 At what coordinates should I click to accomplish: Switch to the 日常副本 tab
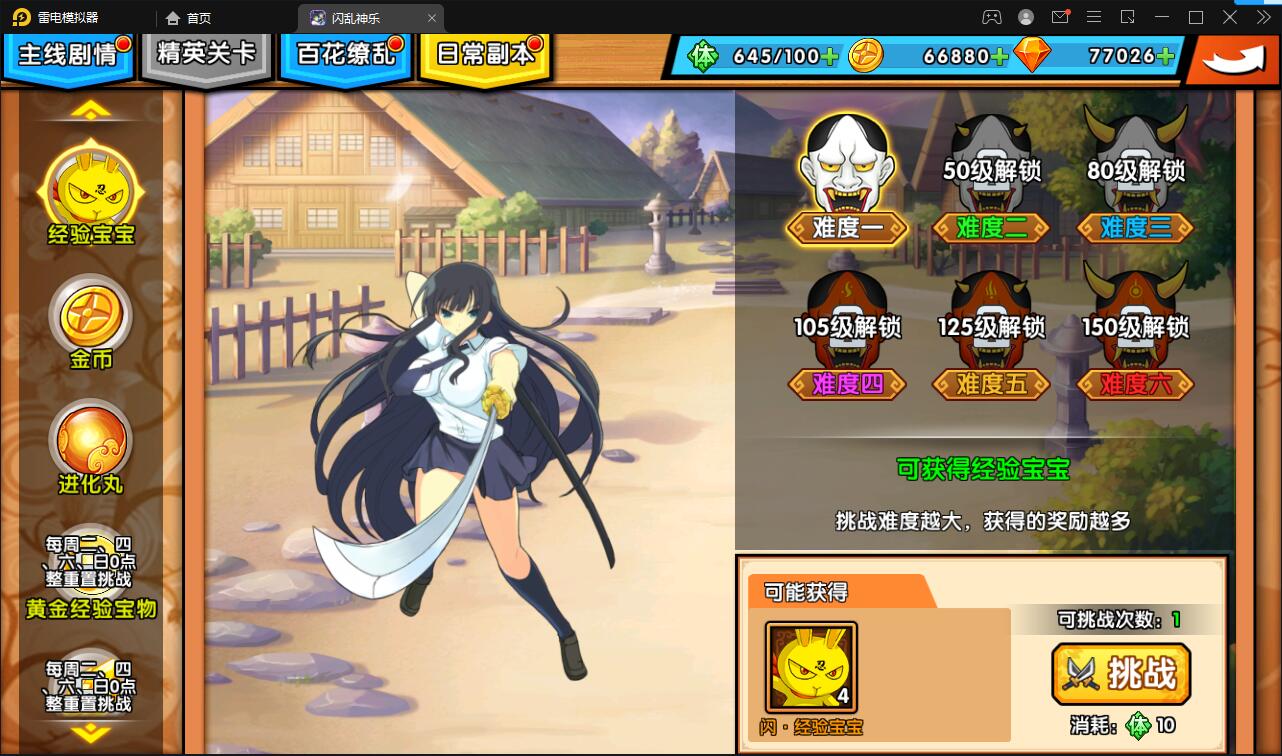484,53
